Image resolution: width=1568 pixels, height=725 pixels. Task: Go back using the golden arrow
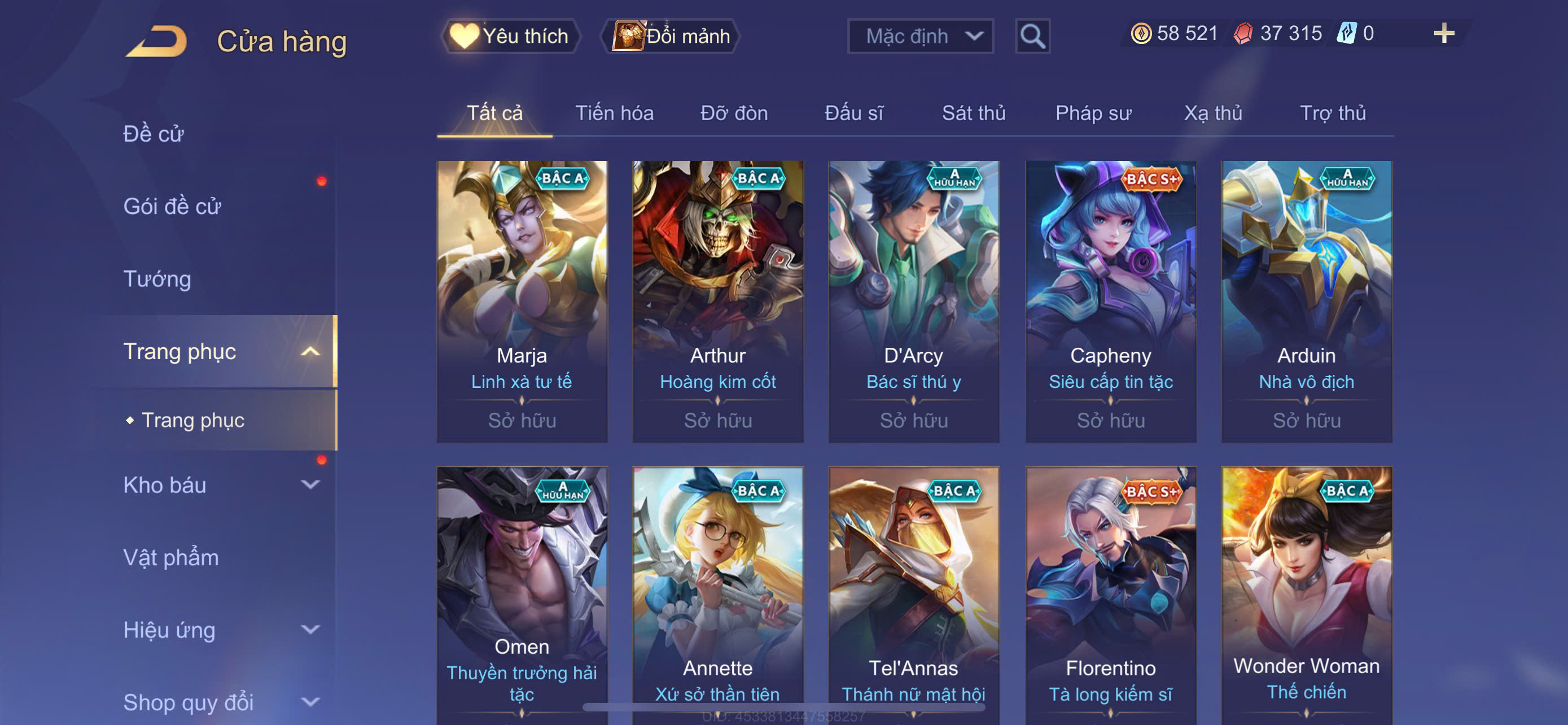point(157,41)
